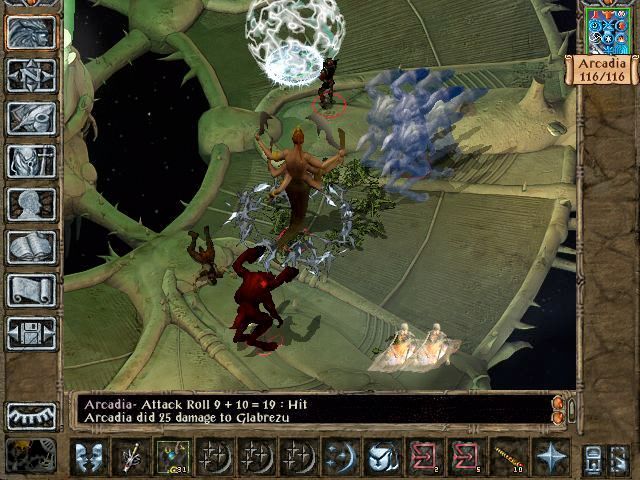The width and height of the screenshot is (640, 480).
Task: Open the inventory screen with the armored figure button
Action: [31, 161]
